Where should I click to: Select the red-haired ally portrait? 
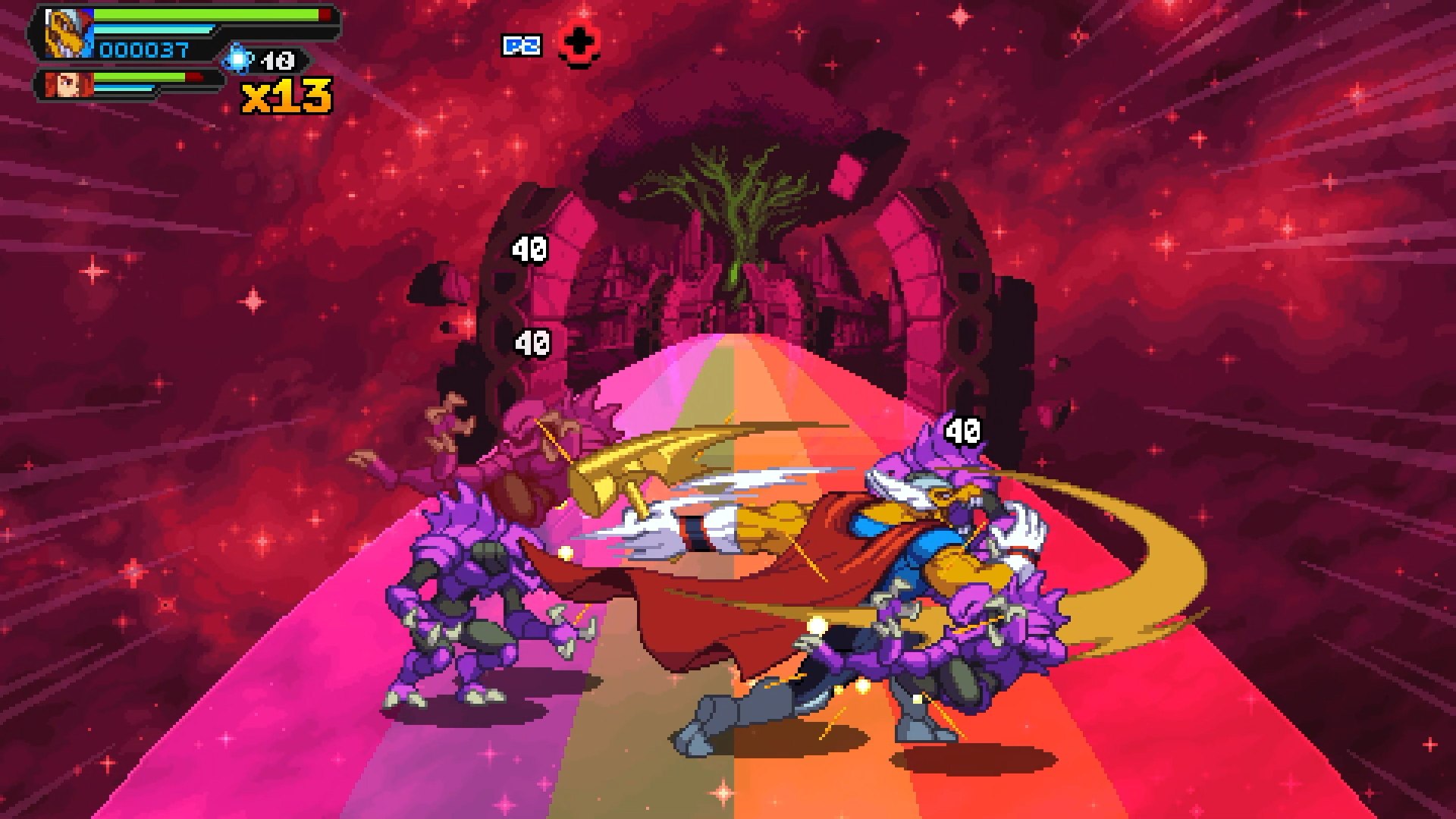67,84
